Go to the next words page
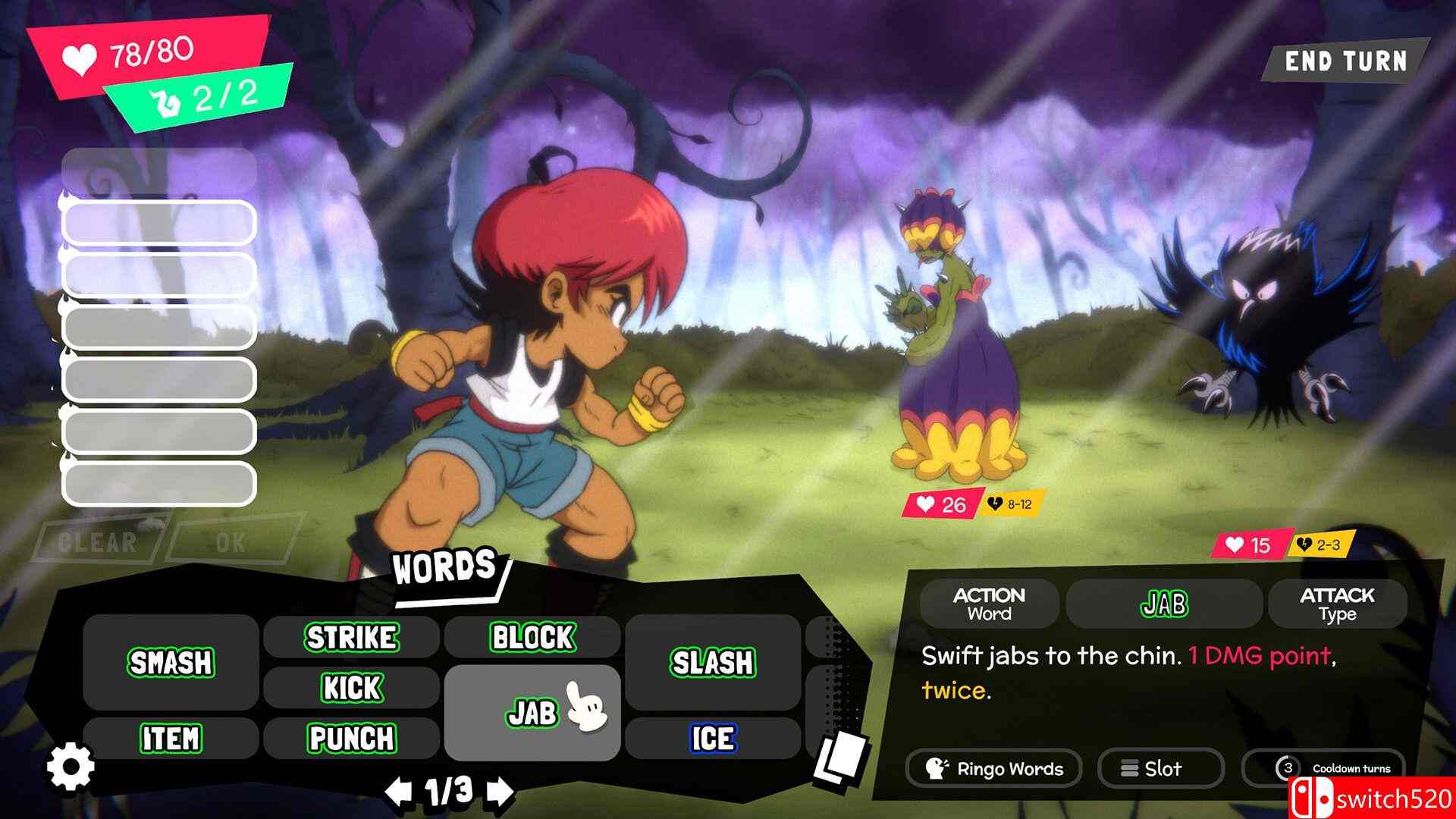 tap(499, 792)
